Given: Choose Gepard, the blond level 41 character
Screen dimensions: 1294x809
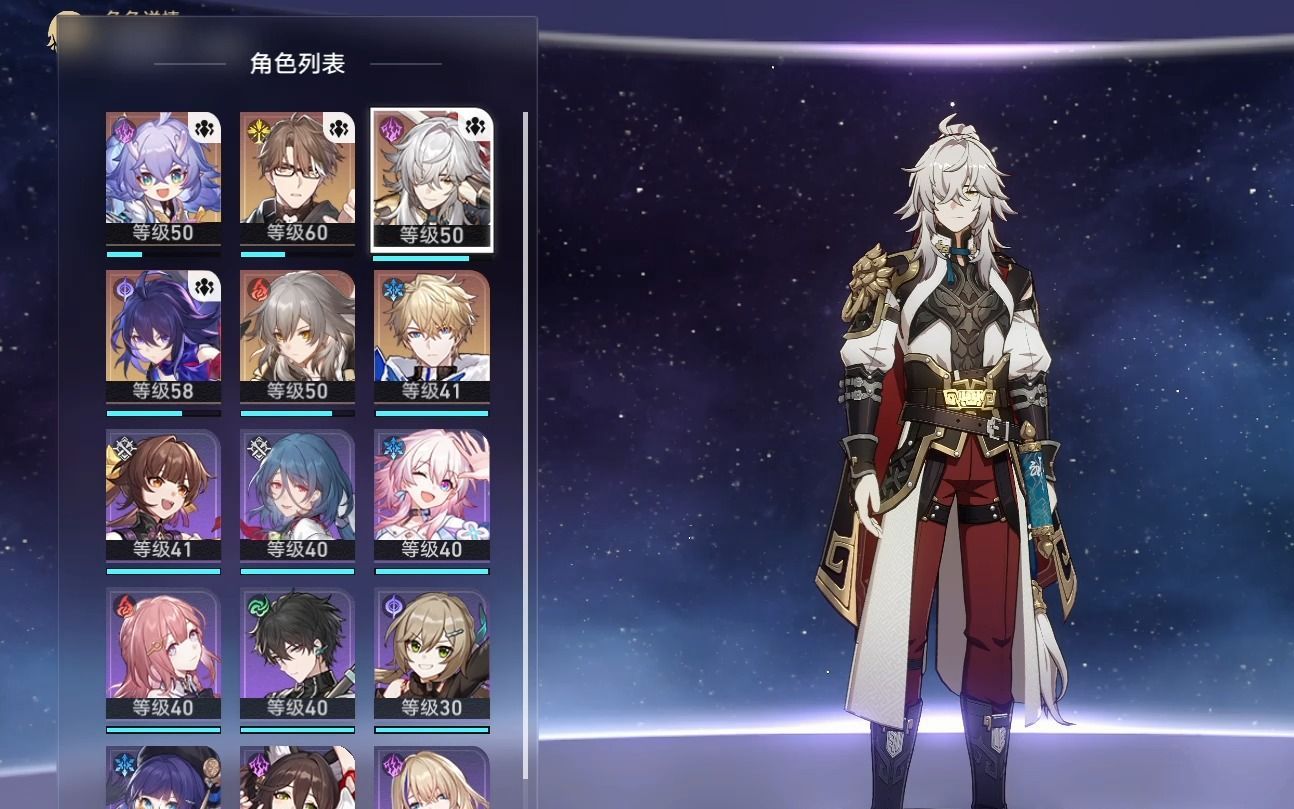Looking at the screenshot, I should (431, 337).
